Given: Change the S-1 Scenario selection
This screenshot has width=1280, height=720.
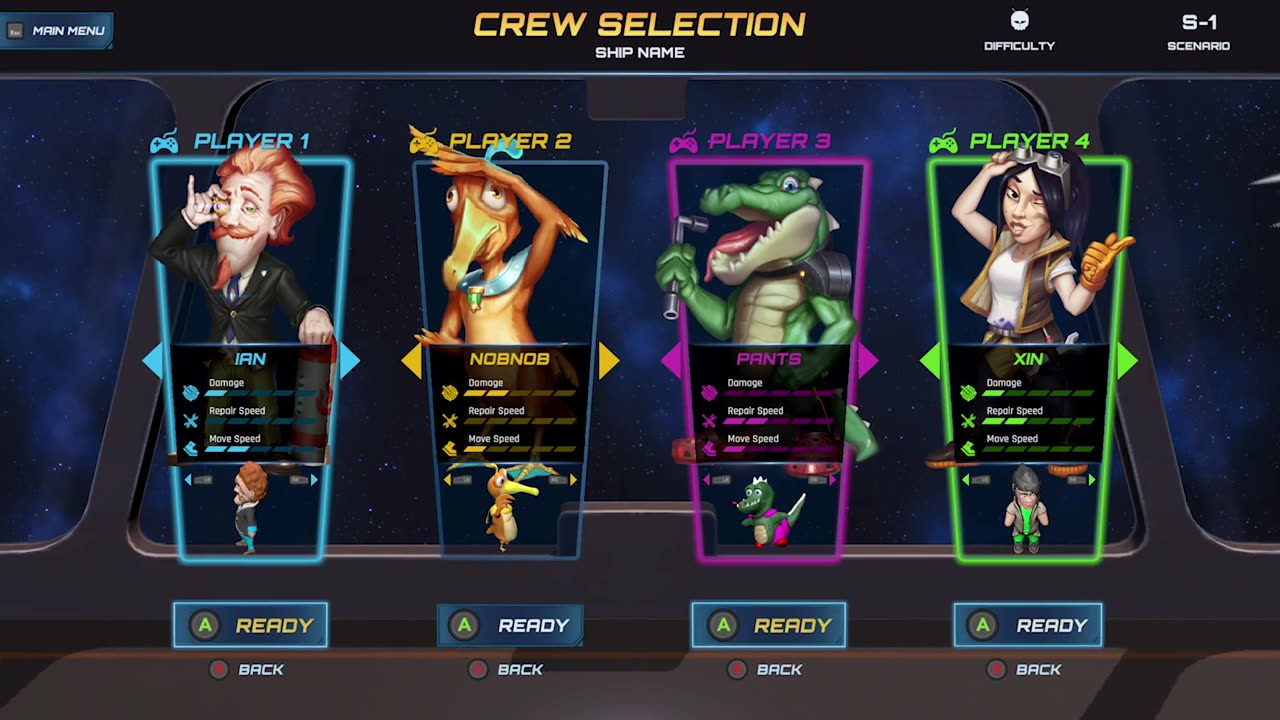Looking at the screenshot, I should (1198, 30).
